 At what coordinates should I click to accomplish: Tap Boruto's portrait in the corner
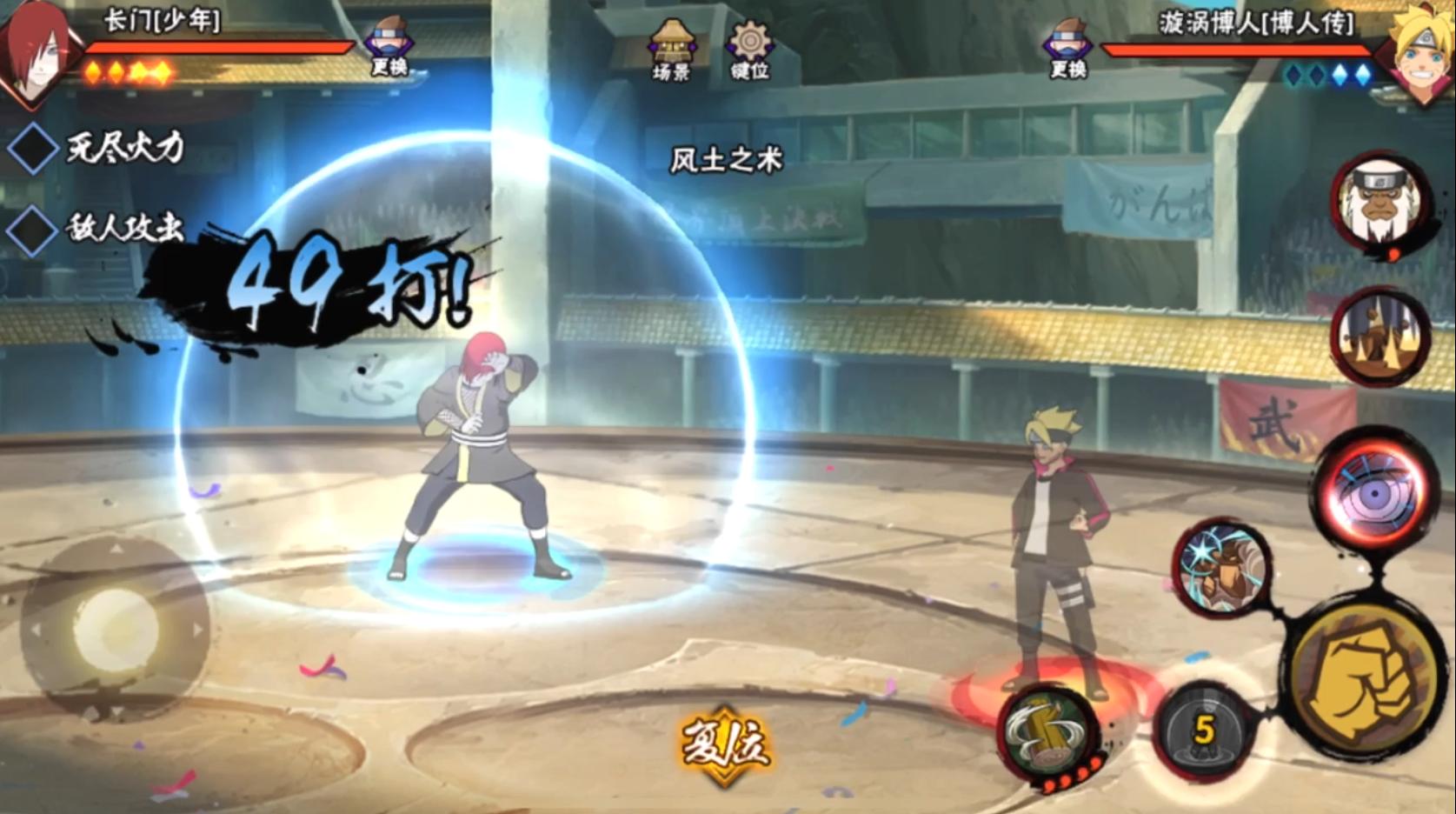click(x=1421, y=52)
